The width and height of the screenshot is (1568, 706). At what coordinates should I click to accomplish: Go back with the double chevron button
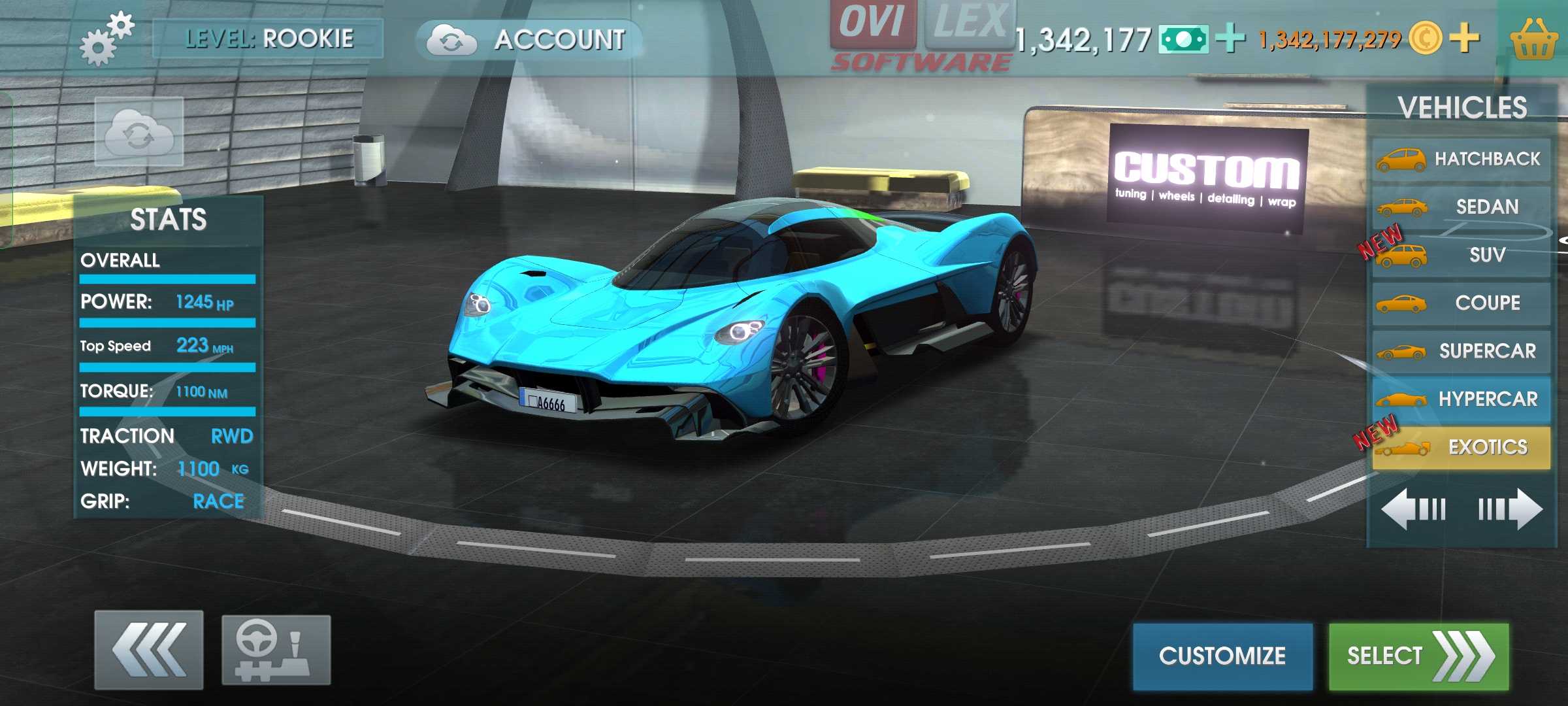click(149, 650)
